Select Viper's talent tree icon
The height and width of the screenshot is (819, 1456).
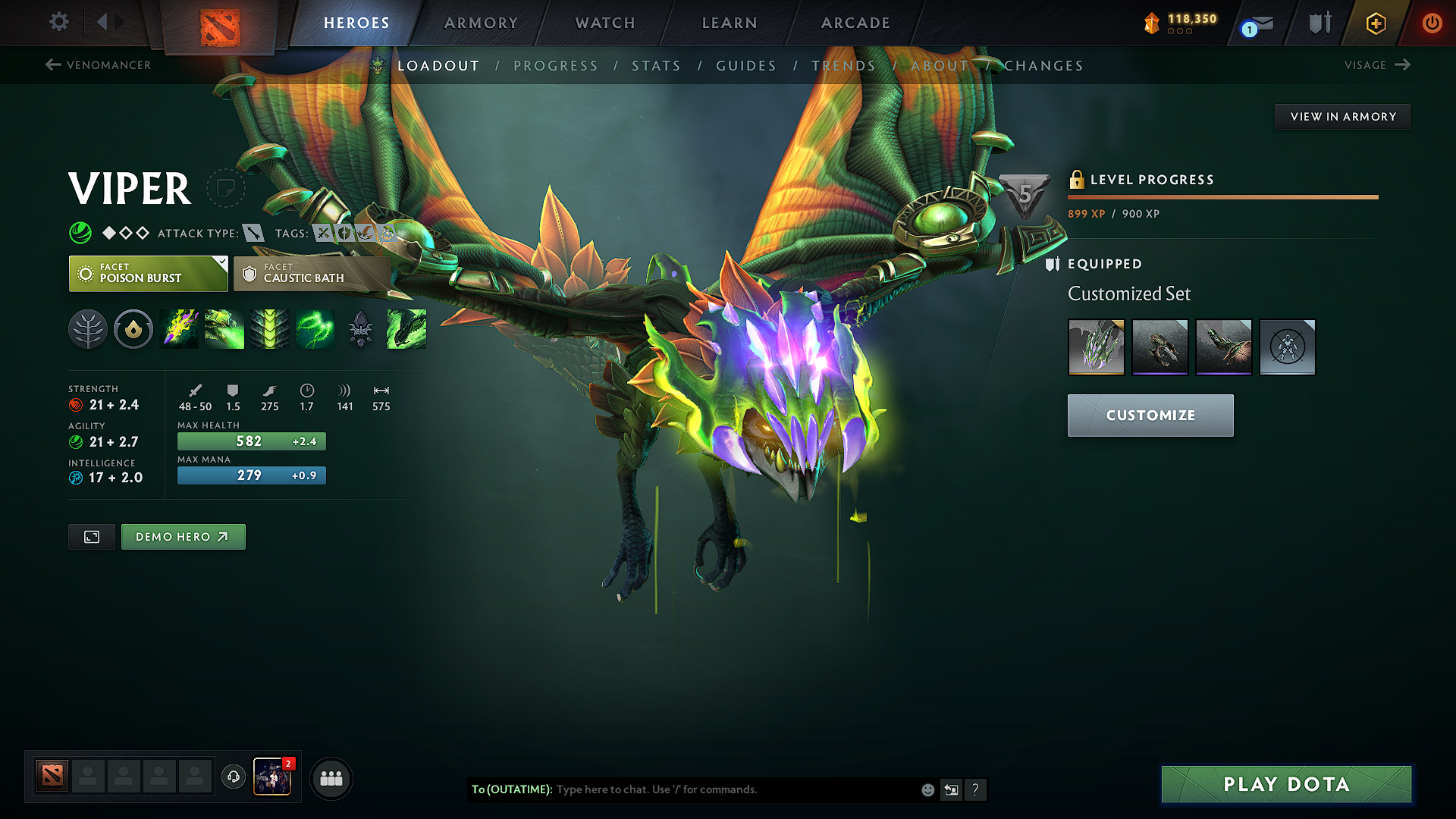coord(89,329)
